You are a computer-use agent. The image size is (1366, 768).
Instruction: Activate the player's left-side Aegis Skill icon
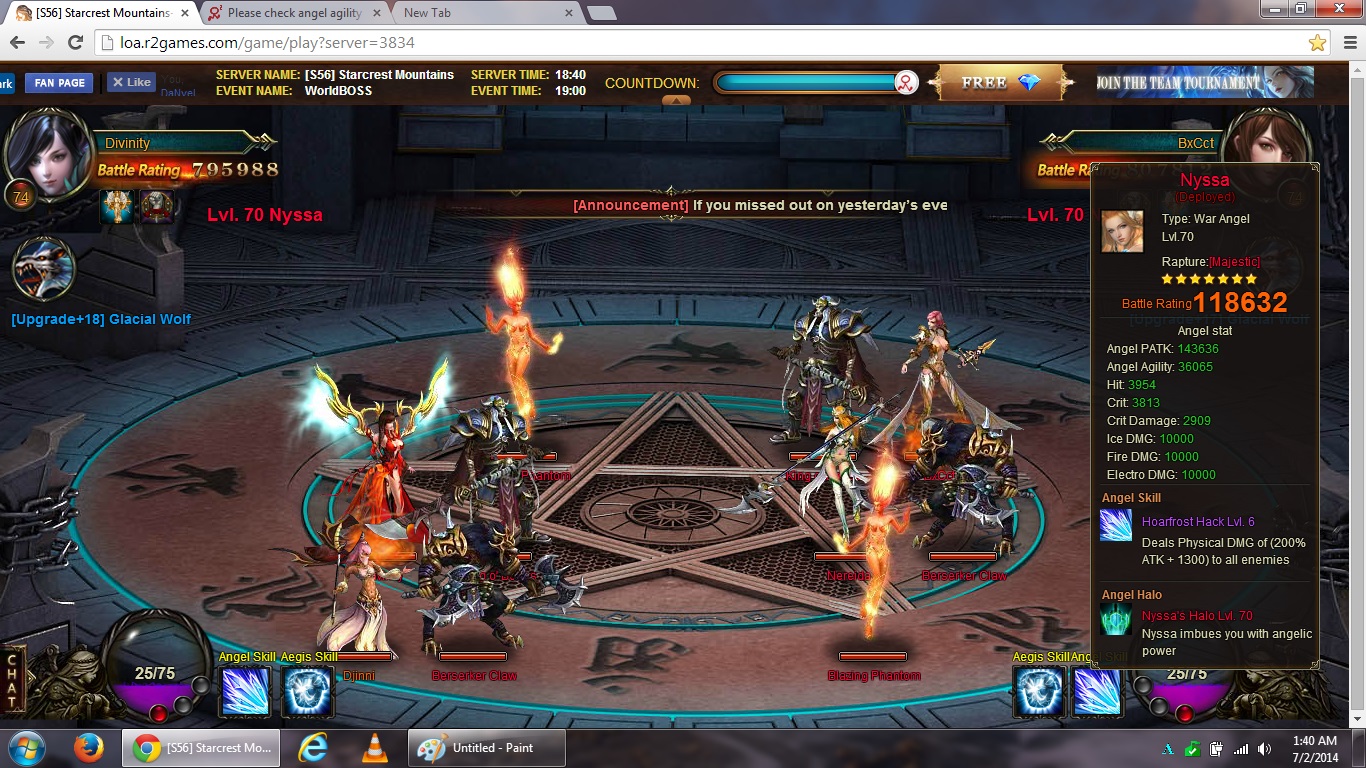click(308, 691)
